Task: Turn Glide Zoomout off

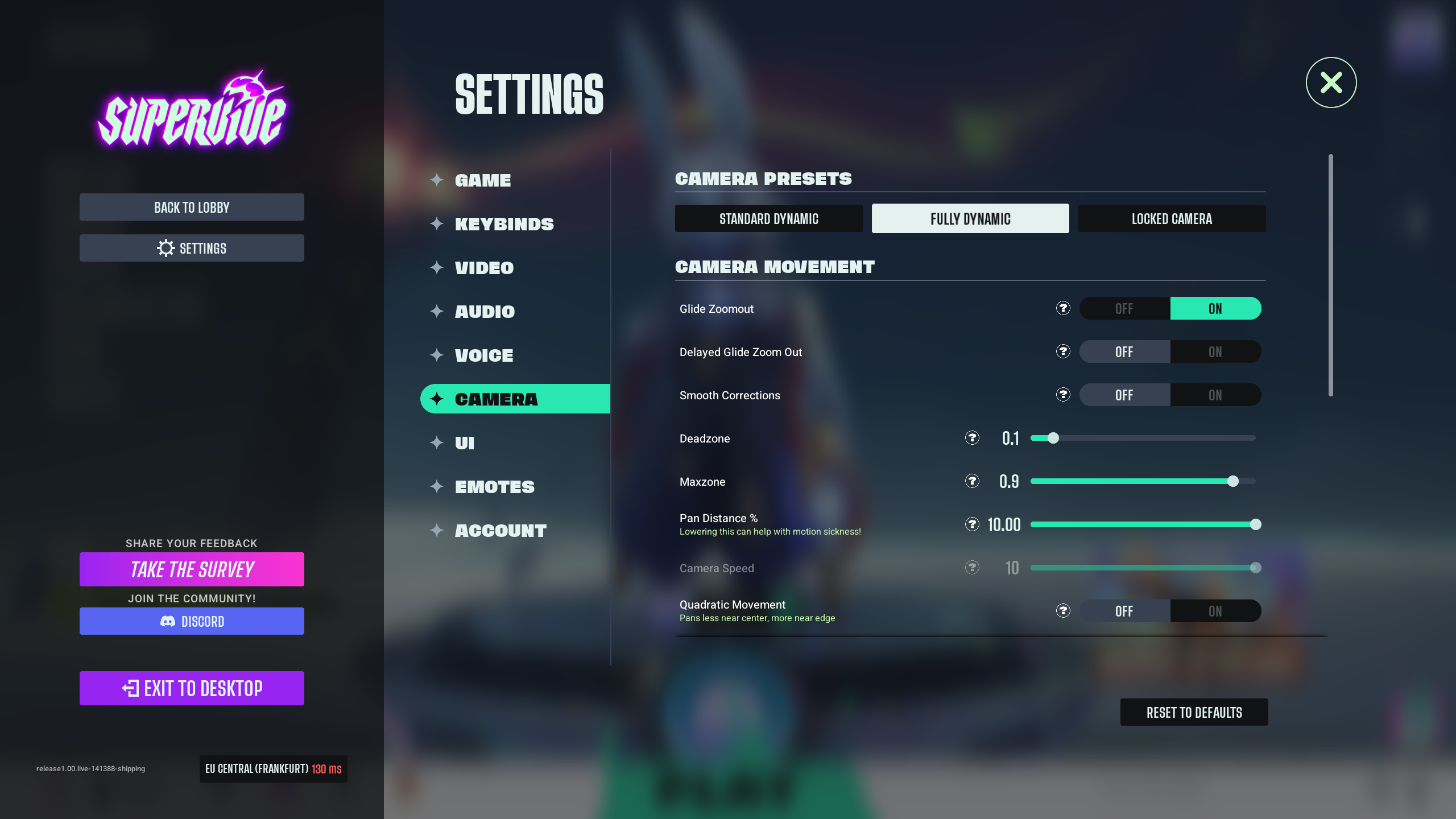Action: [x=1124, y=309]
